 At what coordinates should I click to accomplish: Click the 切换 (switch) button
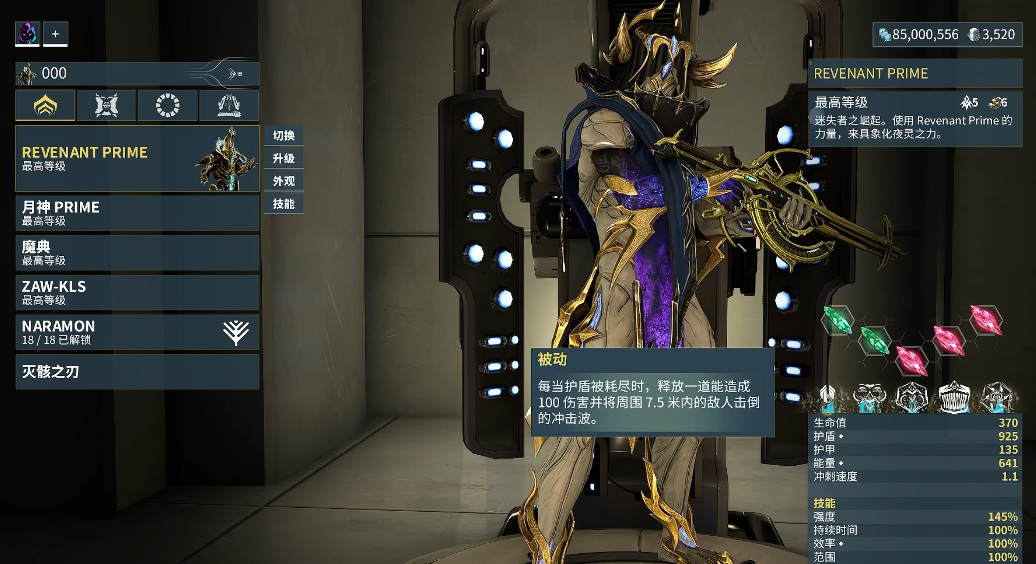click(x=283, y=136)
